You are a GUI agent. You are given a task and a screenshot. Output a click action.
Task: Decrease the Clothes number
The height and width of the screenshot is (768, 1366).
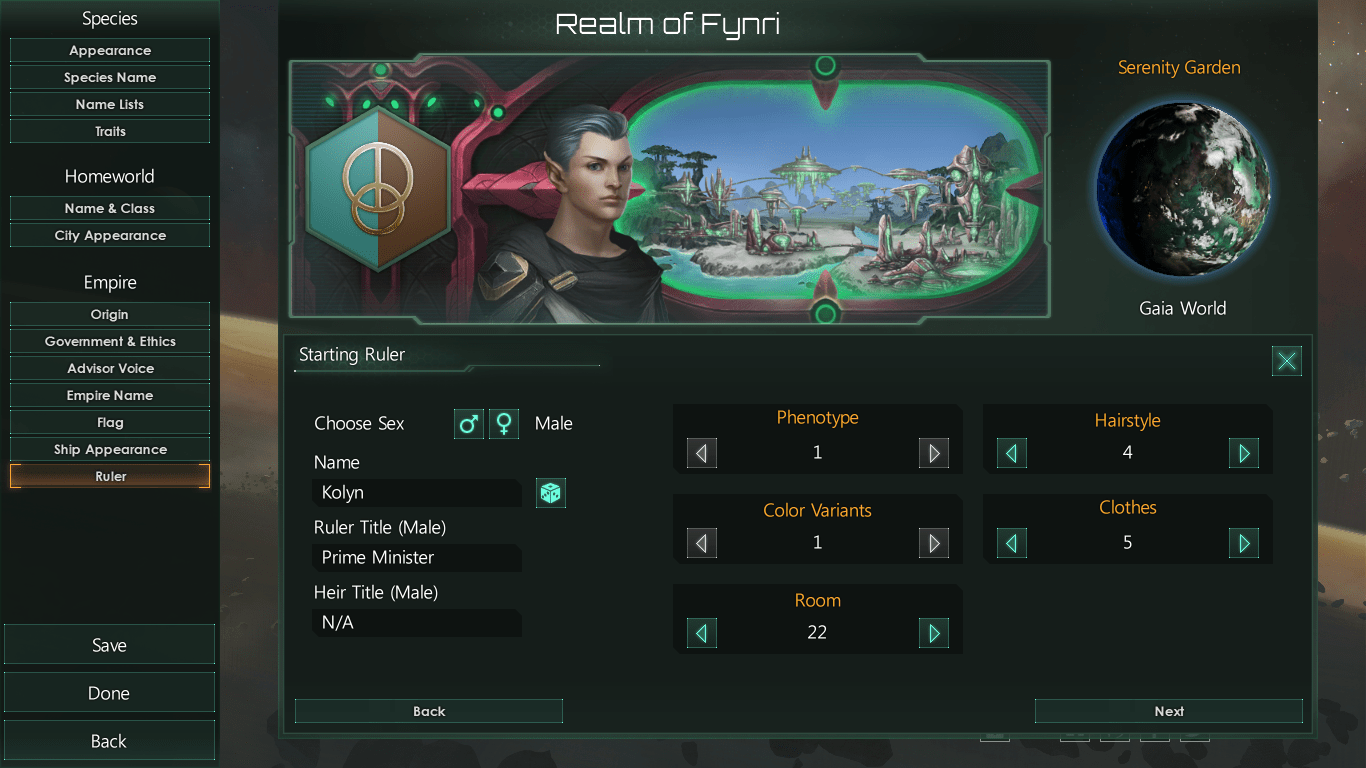(x=1012, y=543)
